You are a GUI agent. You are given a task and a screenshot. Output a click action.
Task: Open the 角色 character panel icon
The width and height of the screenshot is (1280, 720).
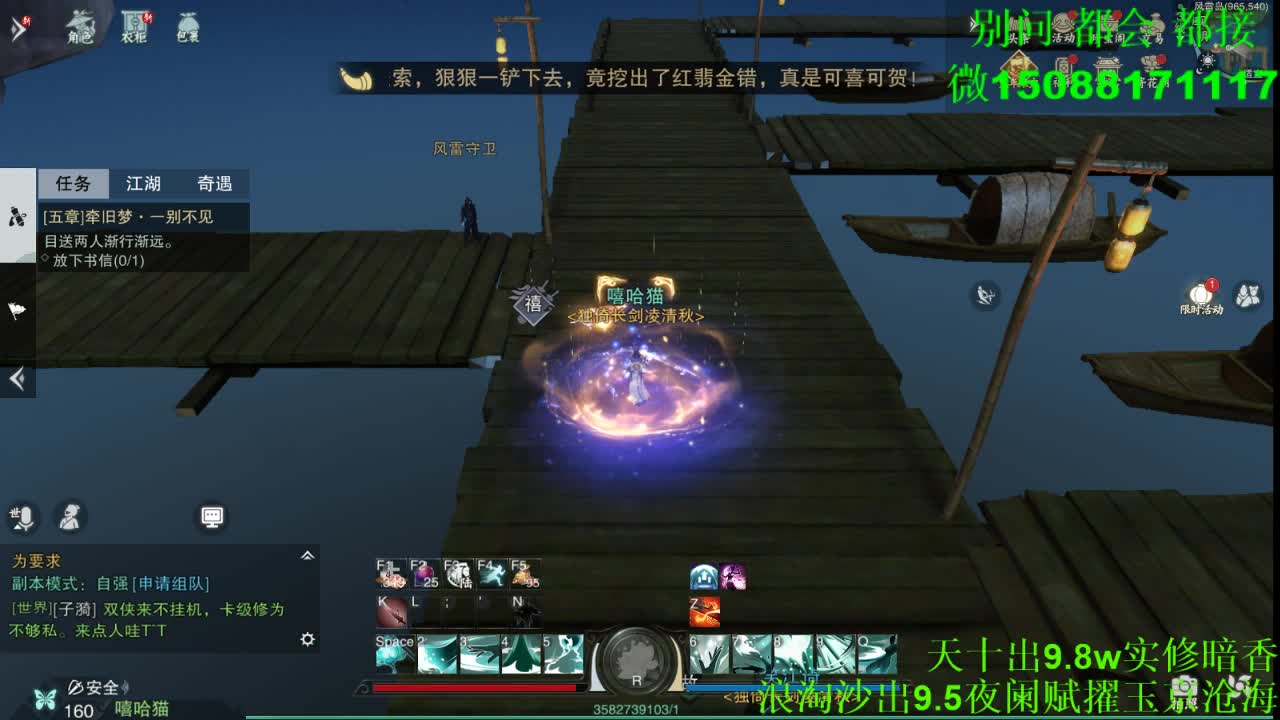tap(80, 27)
